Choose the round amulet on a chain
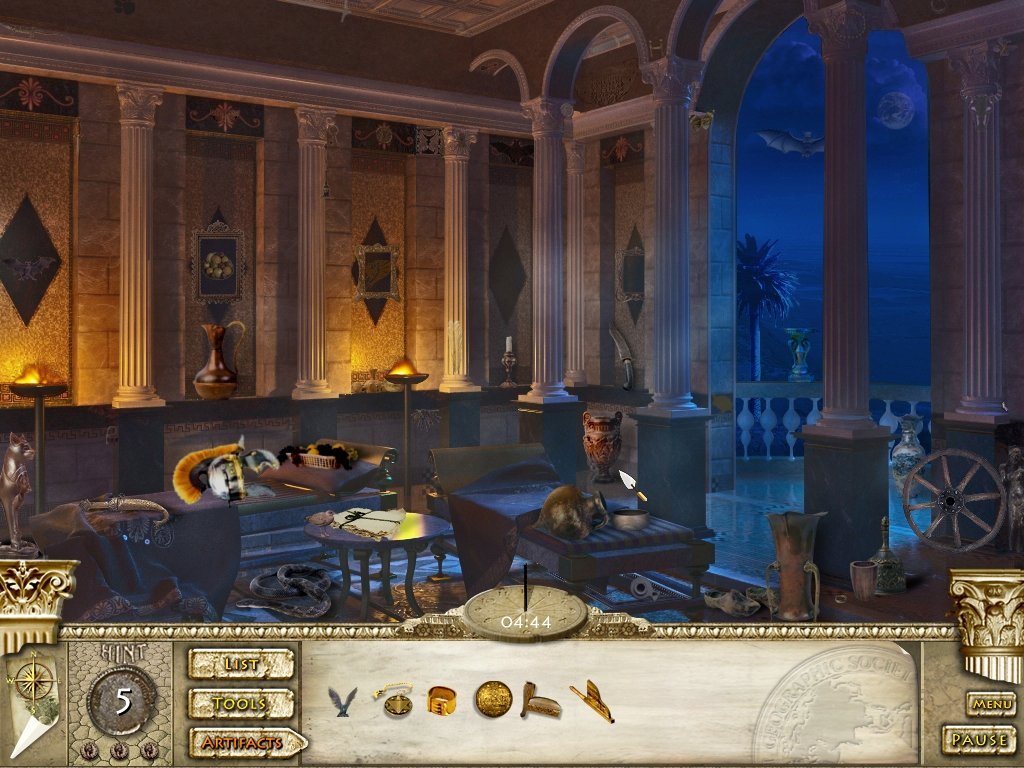1024x768 pixels. pos(395,700)
